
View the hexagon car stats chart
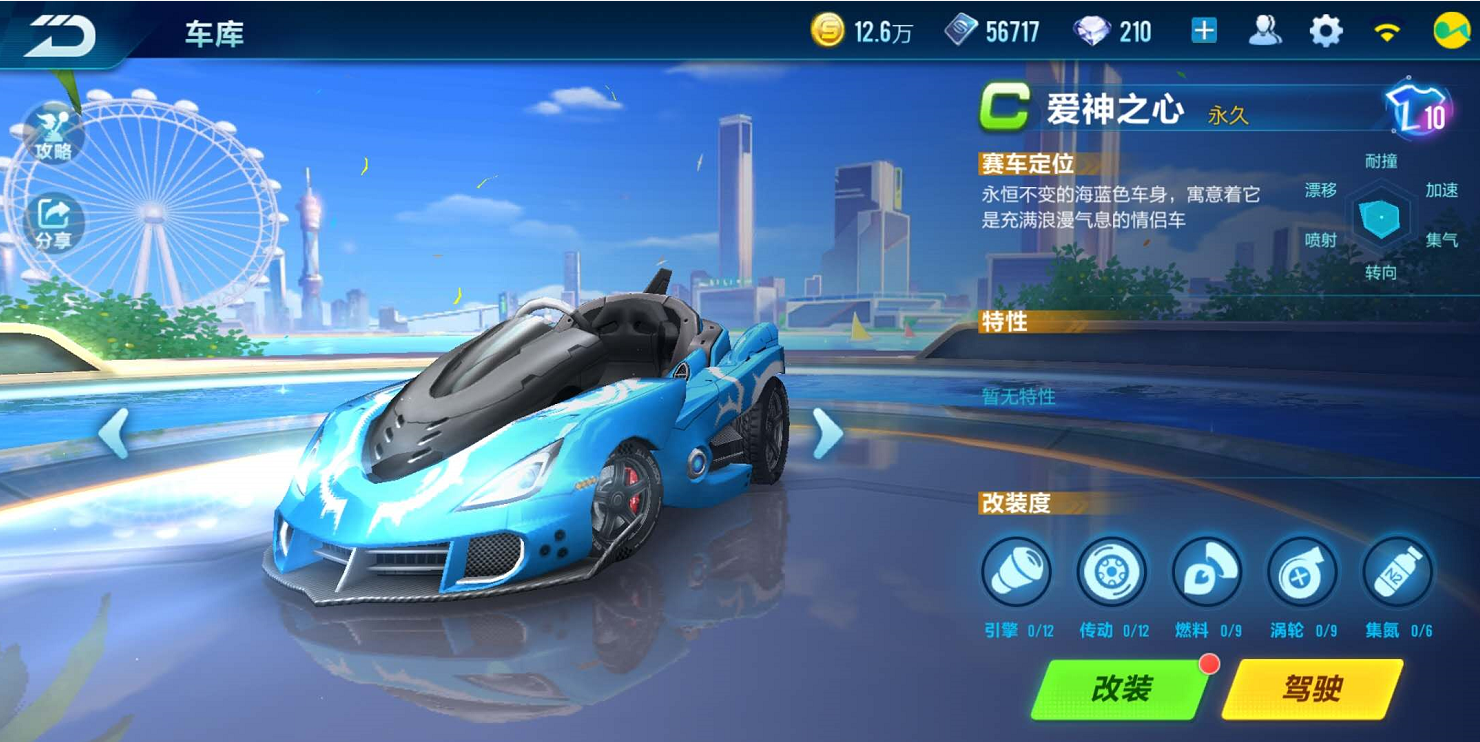[1381, 217]
